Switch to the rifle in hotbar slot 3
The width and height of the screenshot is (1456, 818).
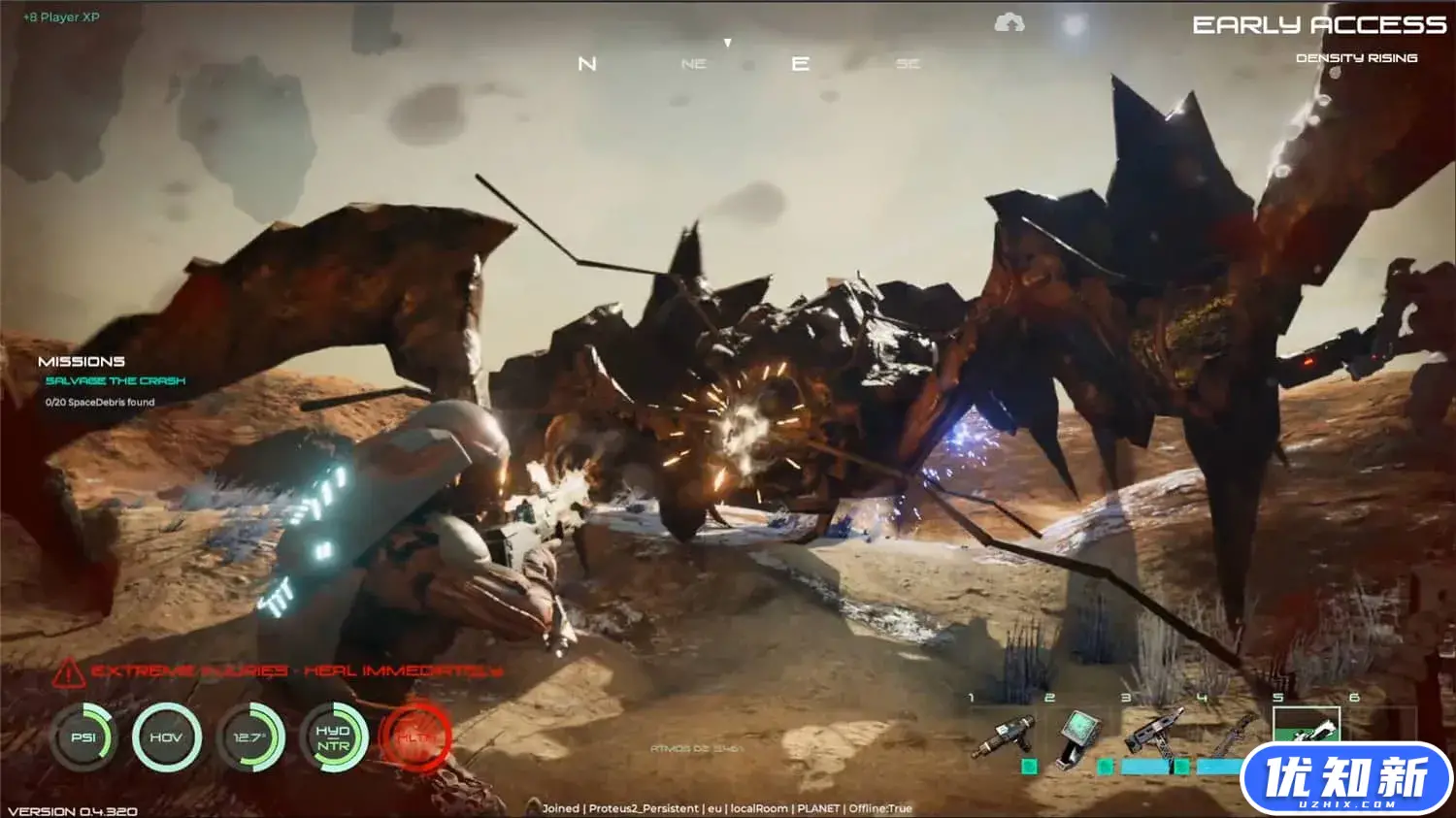(x=1154, y=730)
